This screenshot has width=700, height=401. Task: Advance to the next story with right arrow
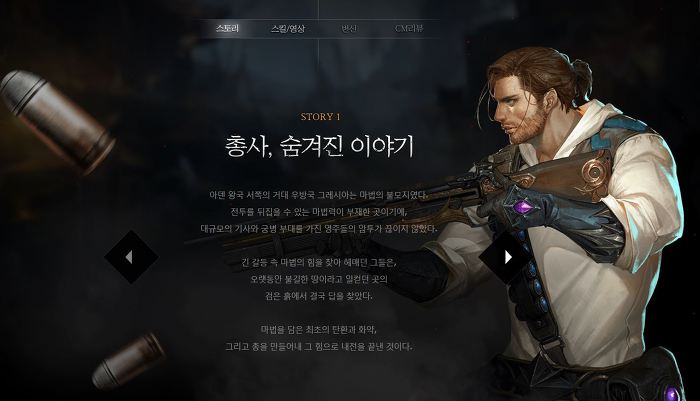tap(506, 257)
